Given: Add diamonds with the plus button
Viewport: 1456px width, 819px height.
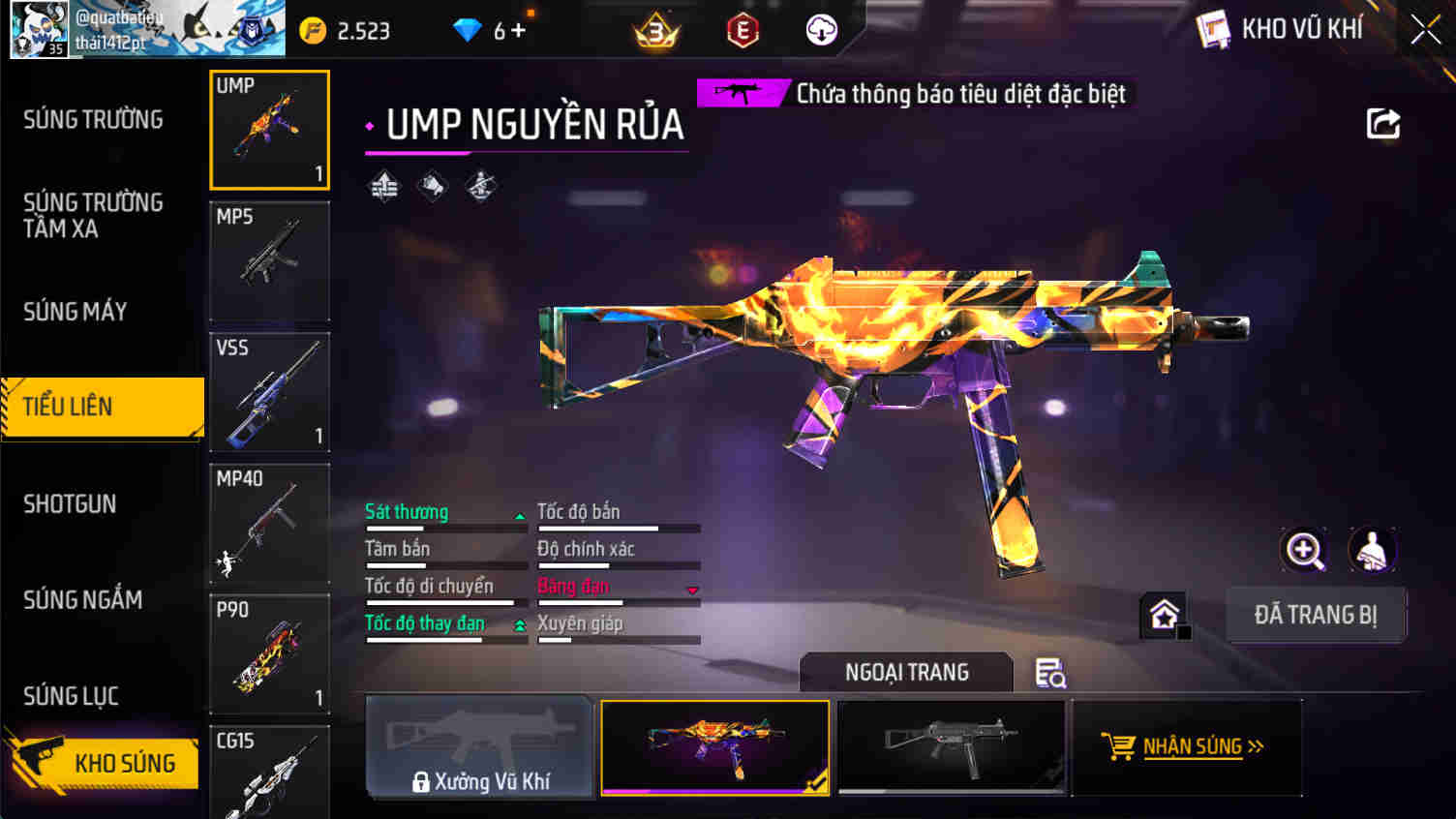Looking at the screenshot, I should click(518, 31).
